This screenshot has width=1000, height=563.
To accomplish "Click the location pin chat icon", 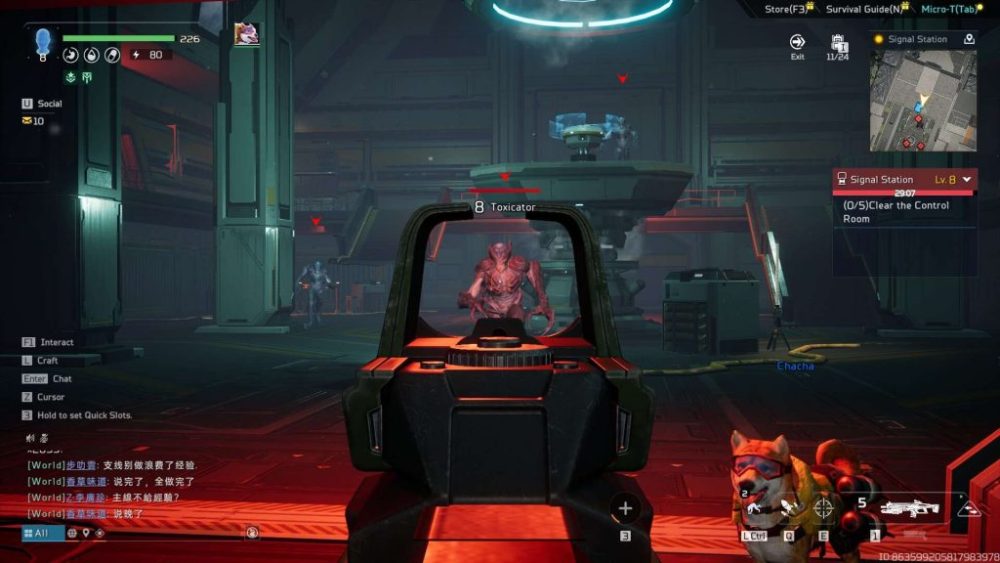I will [87, 533].
